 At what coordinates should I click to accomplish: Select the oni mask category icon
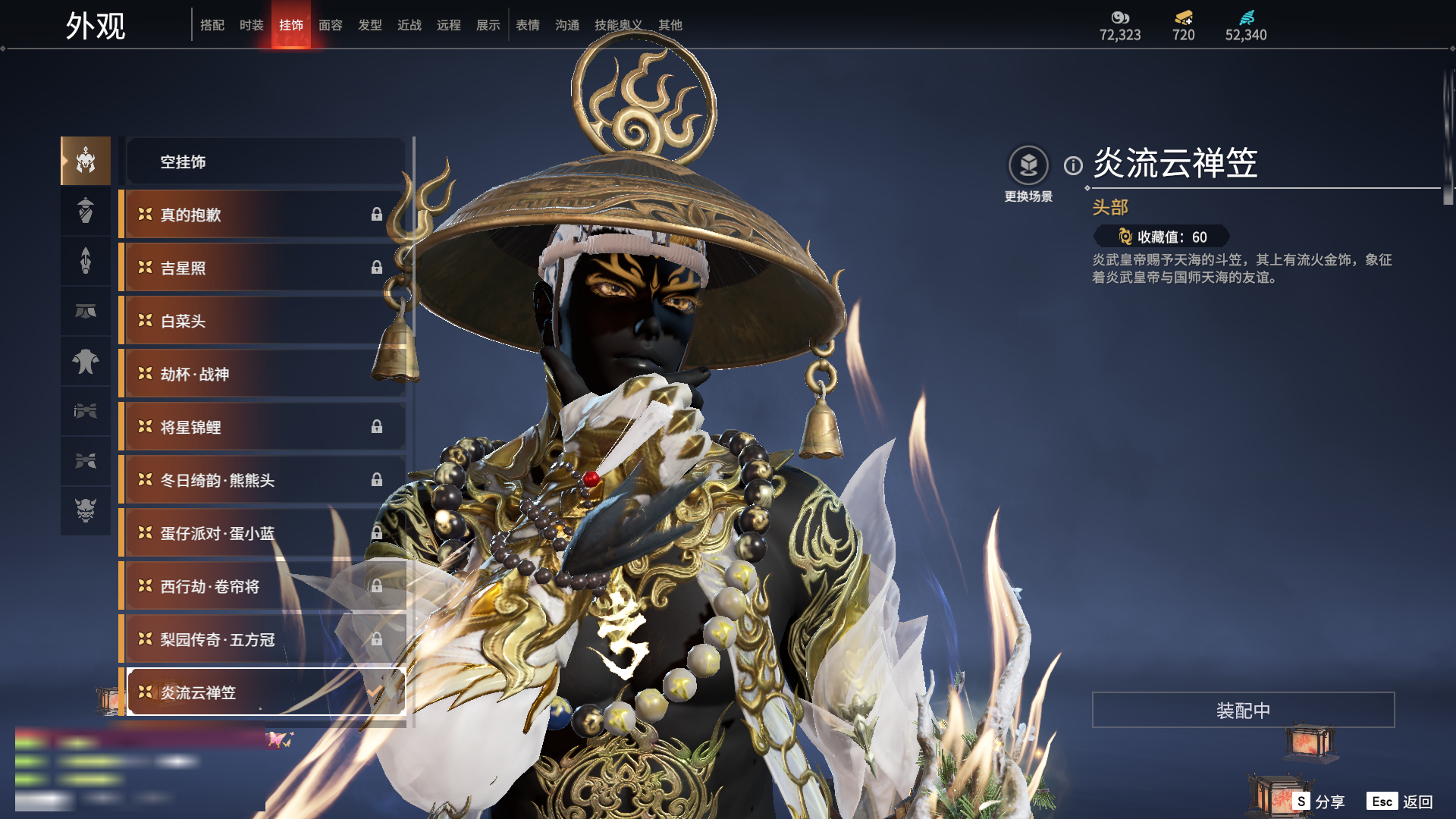coord(86,510)
